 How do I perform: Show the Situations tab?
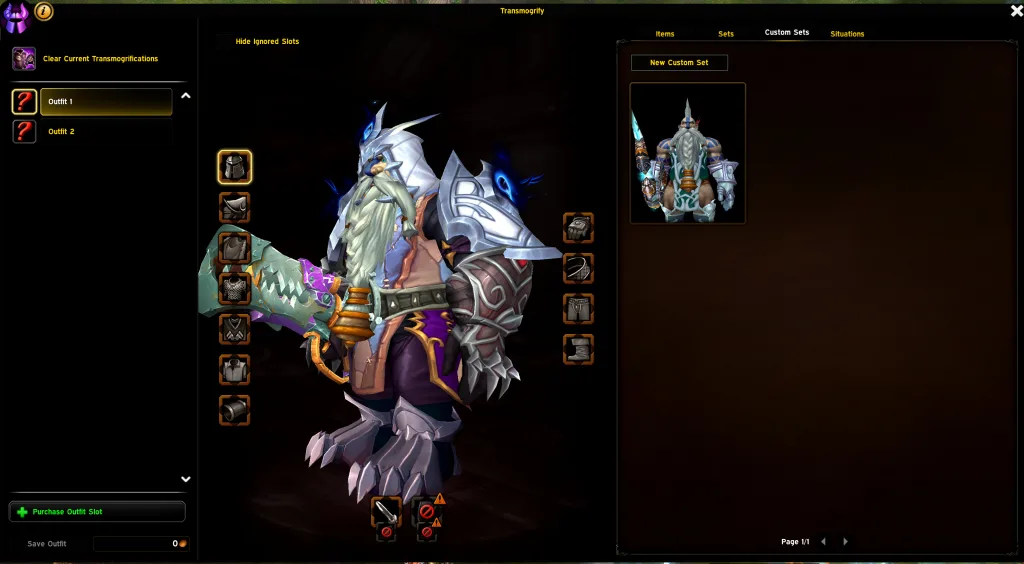coord(847,34)
